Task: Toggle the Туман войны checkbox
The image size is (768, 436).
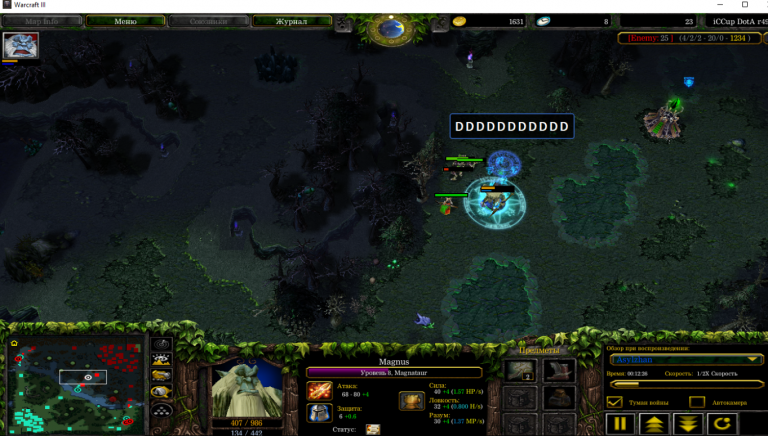Action: (616, 401)
